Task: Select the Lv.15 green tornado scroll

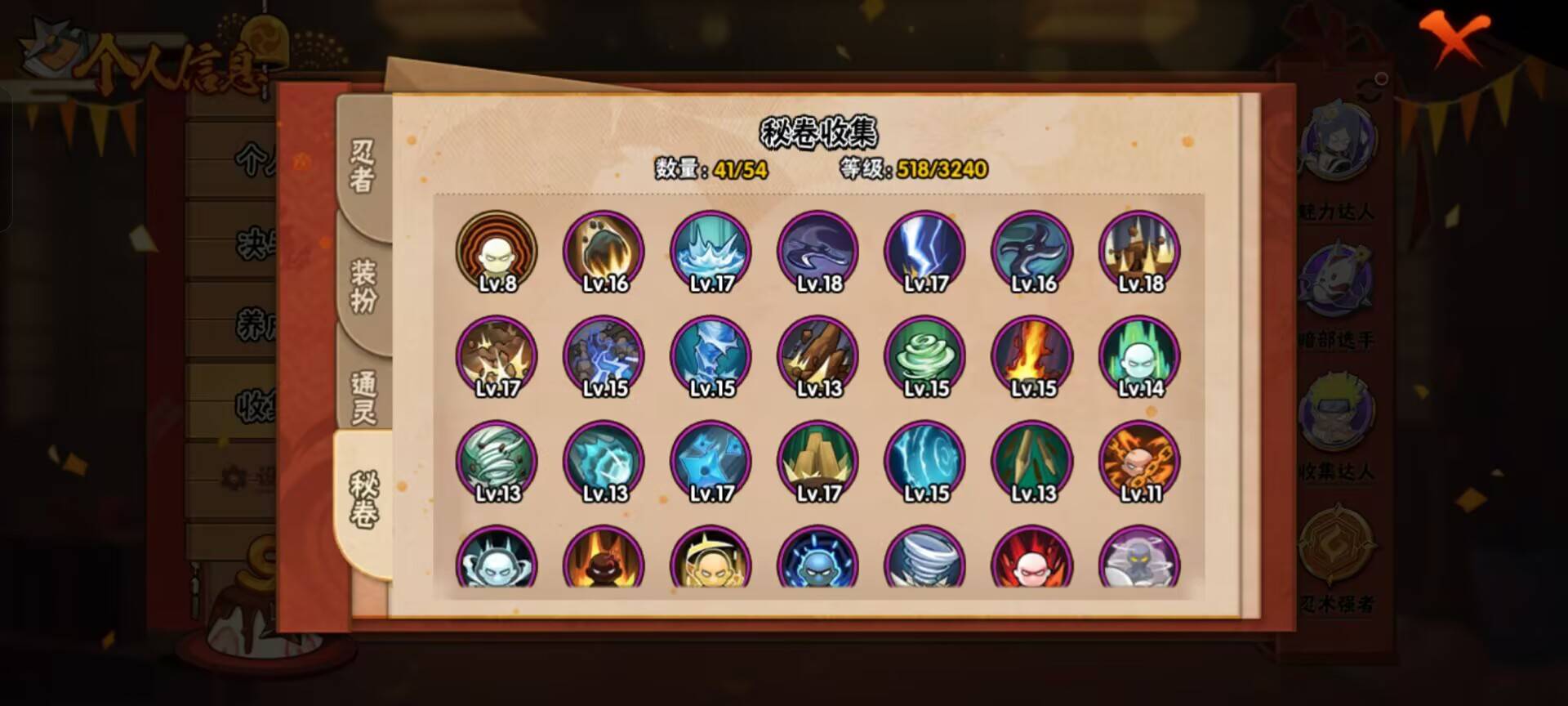Action: [x=924, y=357]
